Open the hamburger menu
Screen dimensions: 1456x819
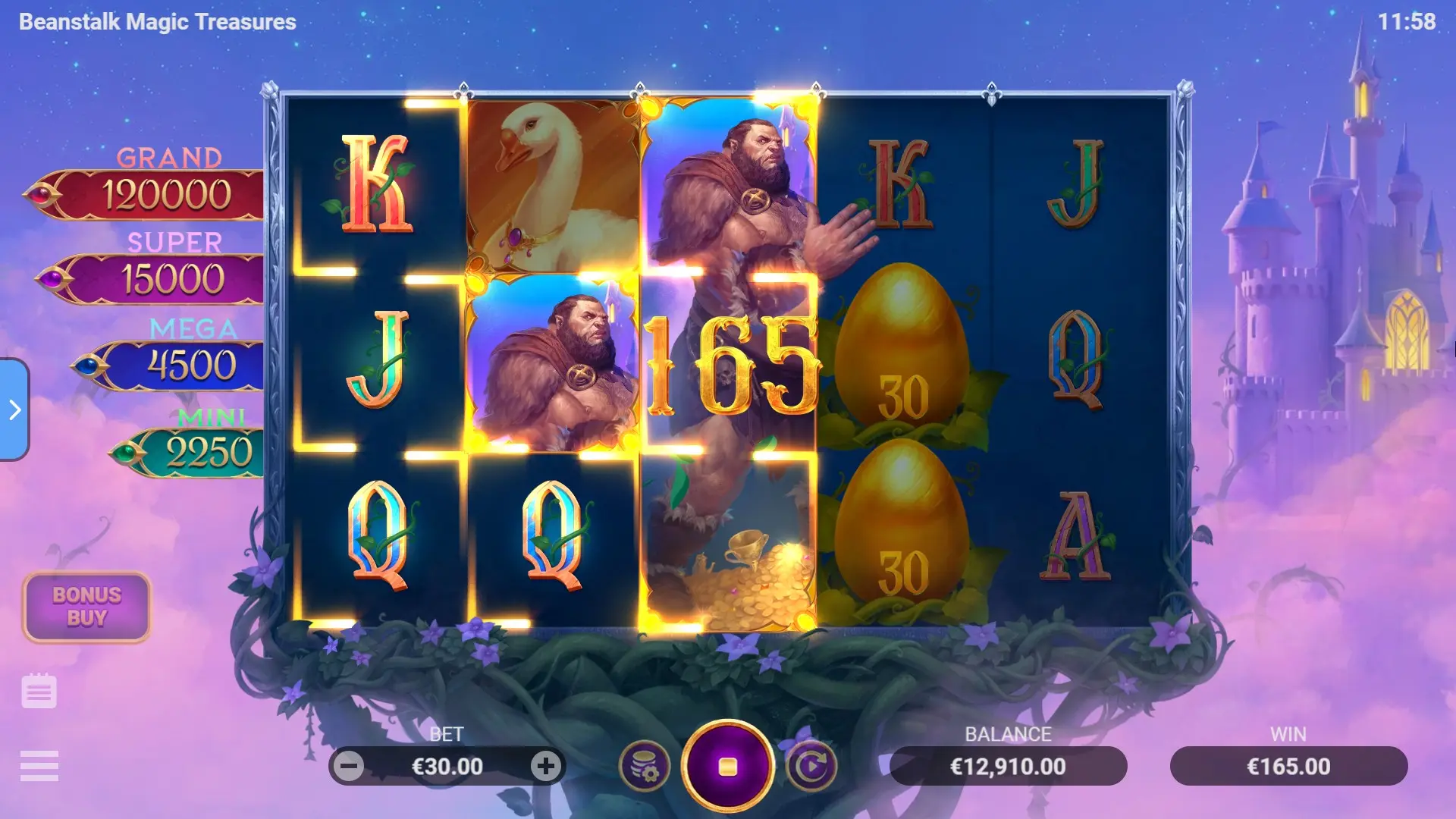39,766
